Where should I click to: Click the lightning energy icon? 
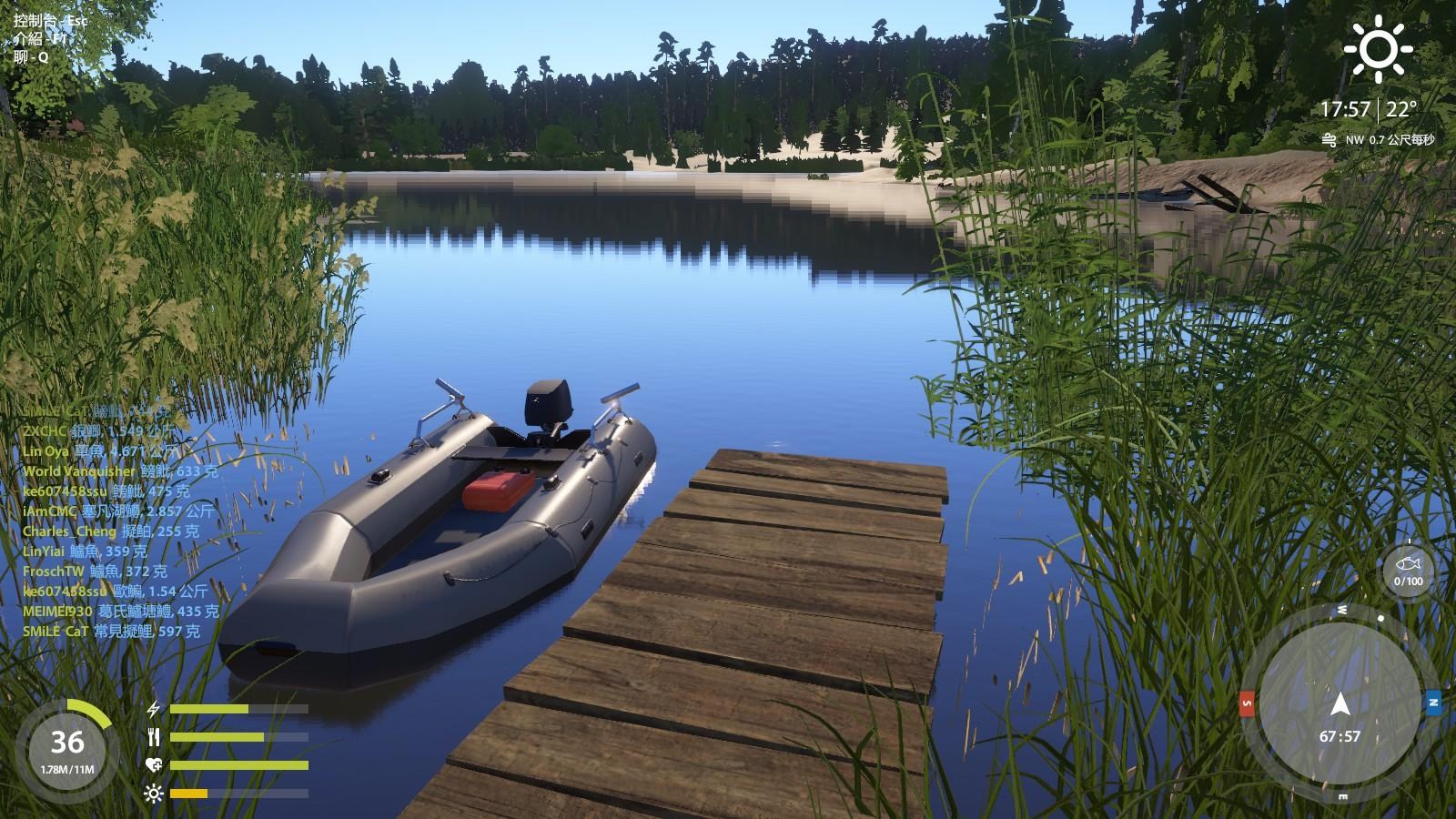click(x=154, y=709)
